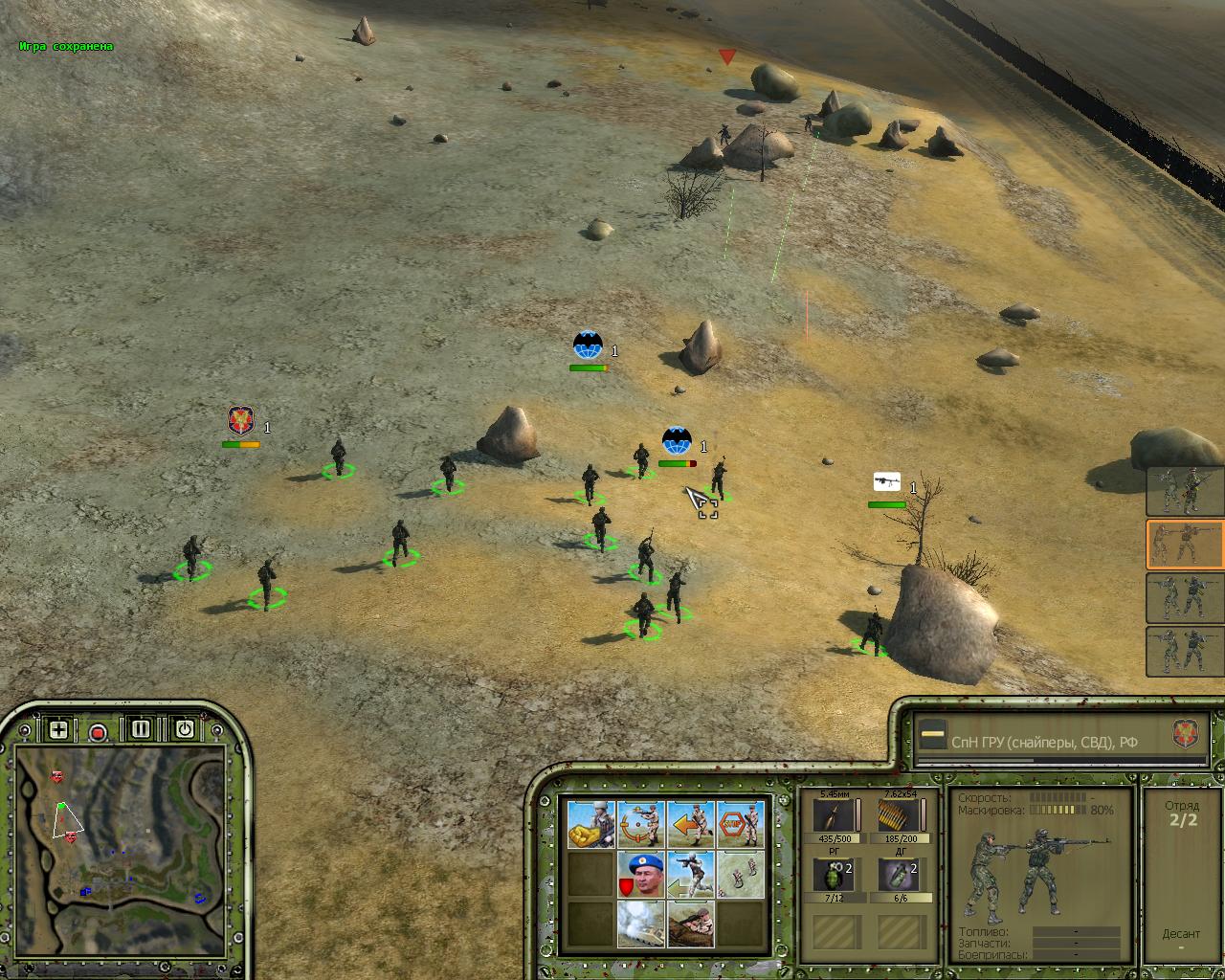The height and width of the screenshot is (980, 1225).
Task: Activate the running soldier green arrow command
Action: [691, 875]
